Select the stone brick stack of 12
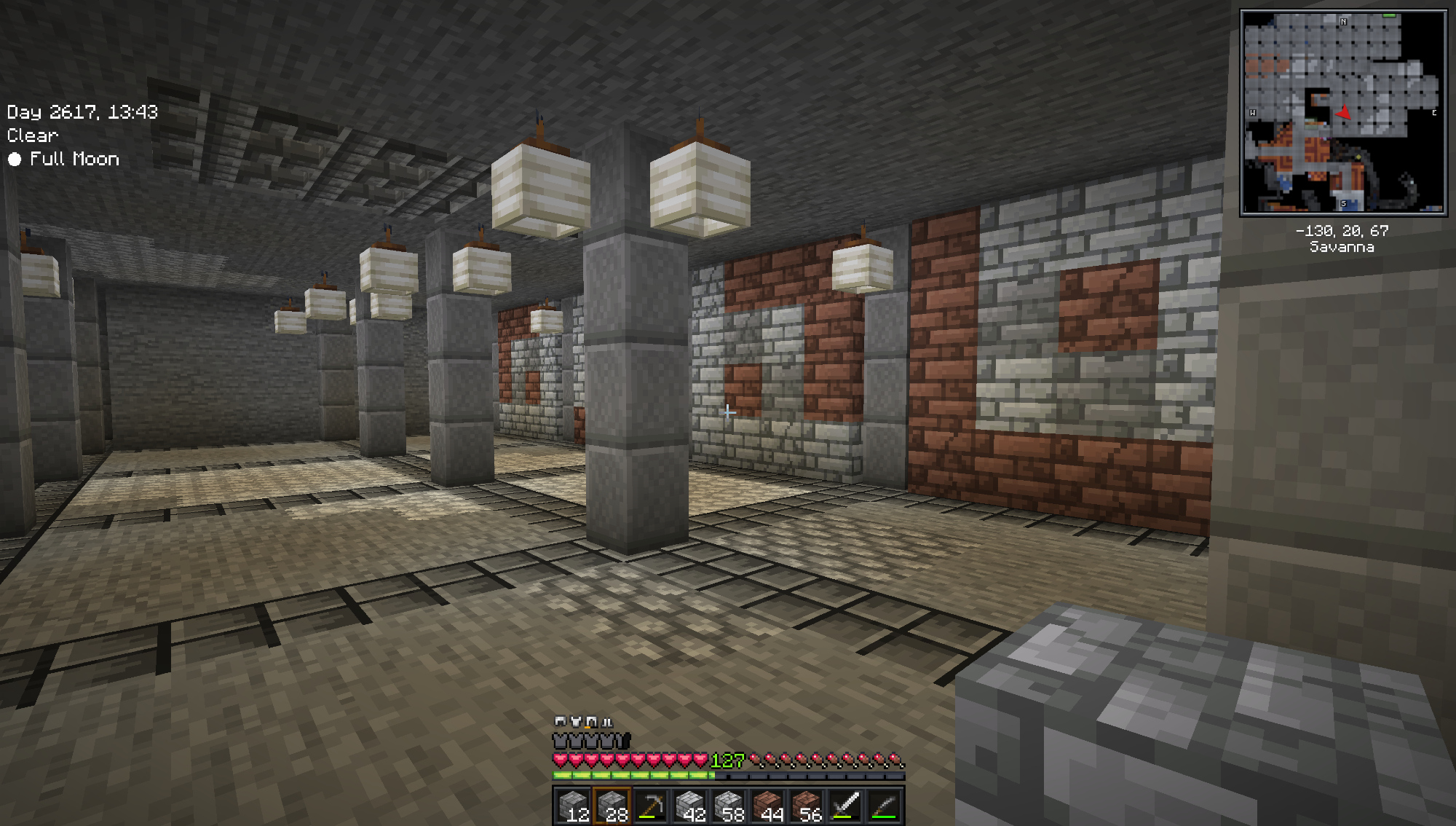Screen dimensions: 1456x826 coord(573,806)
